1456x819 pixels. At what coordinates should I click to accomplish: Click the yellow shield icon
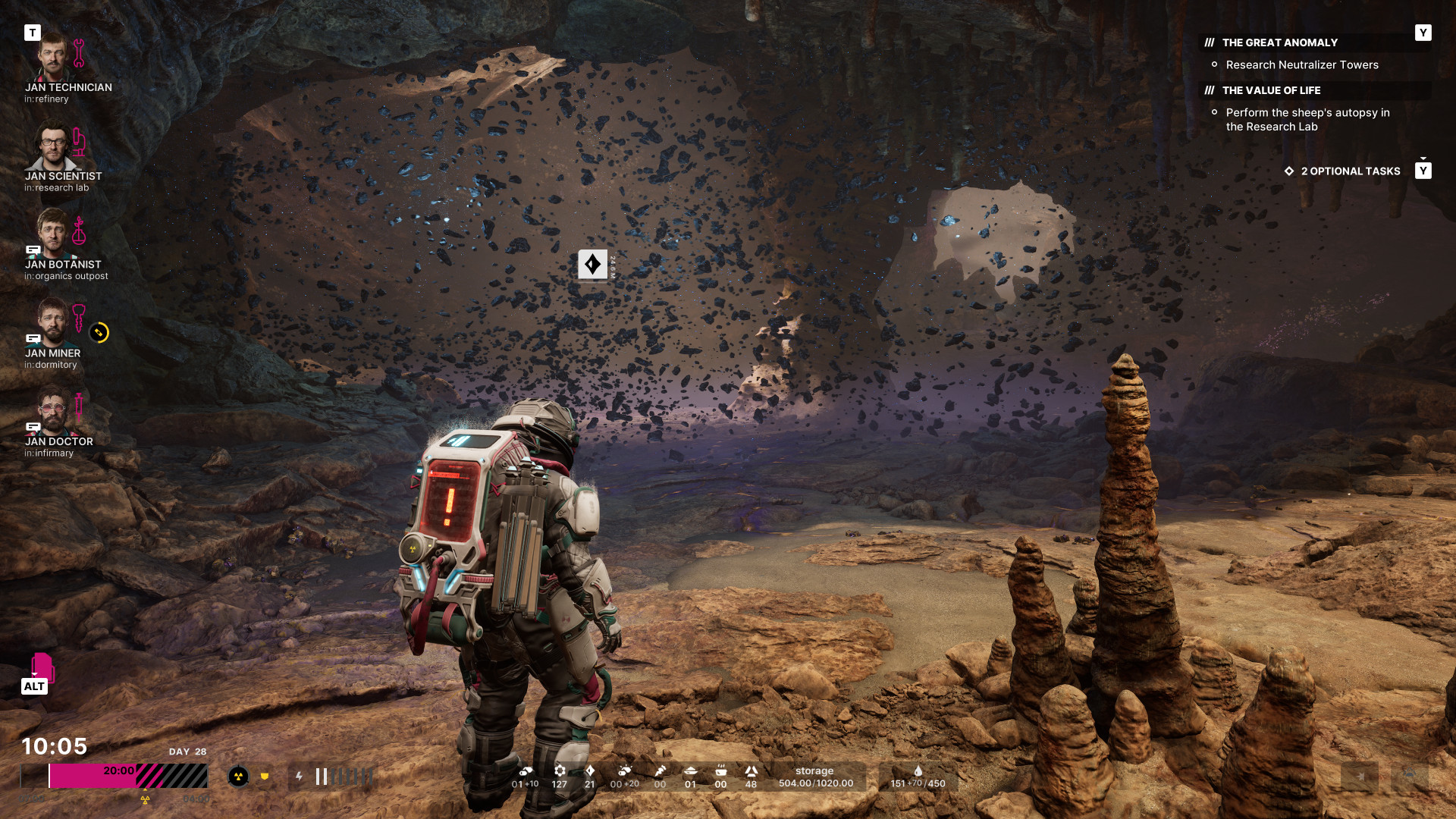coord(265,777)
